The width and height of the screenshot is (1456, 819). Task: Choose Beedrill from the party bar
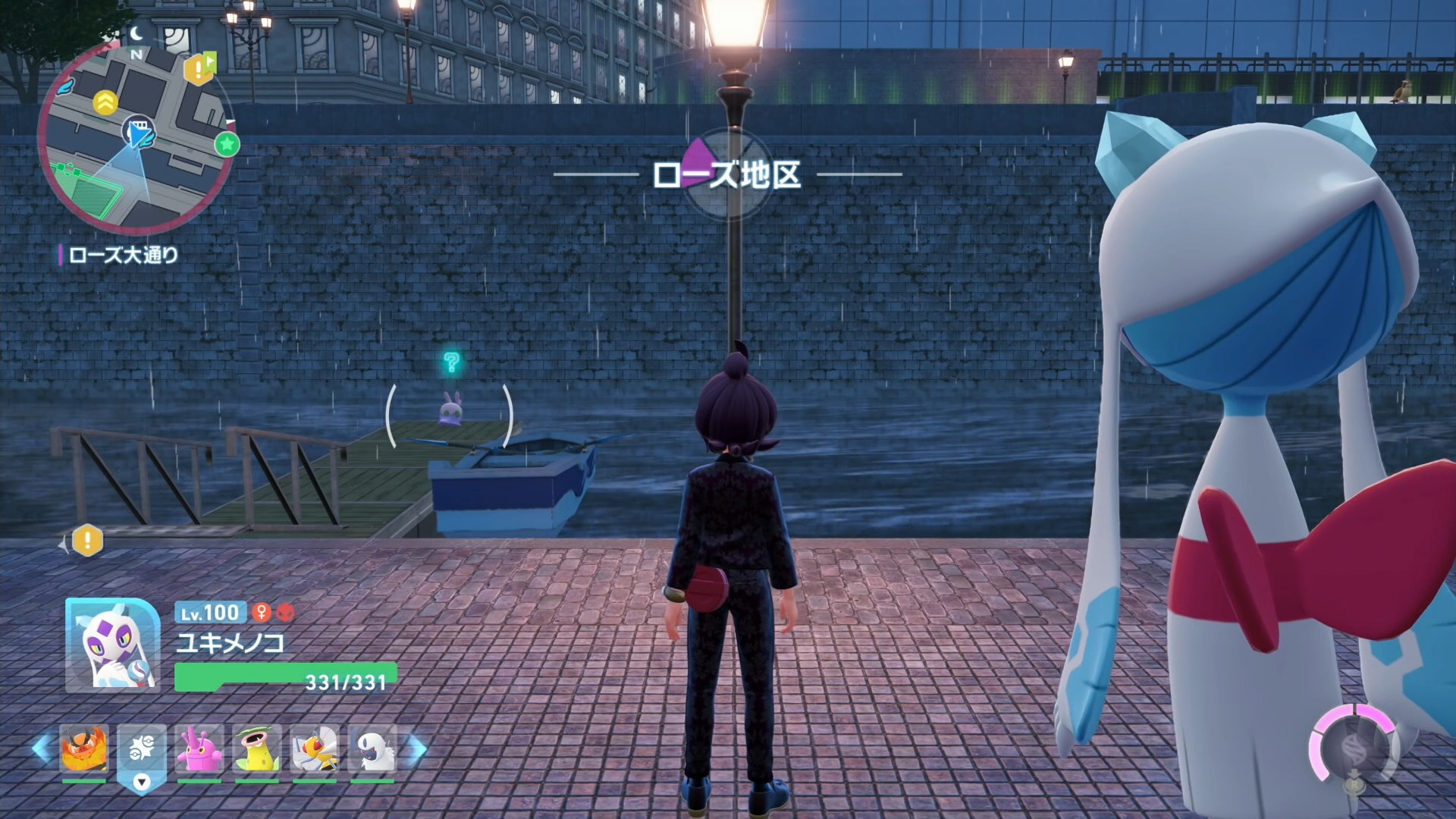pyautogui.click(x=315, y=749)
